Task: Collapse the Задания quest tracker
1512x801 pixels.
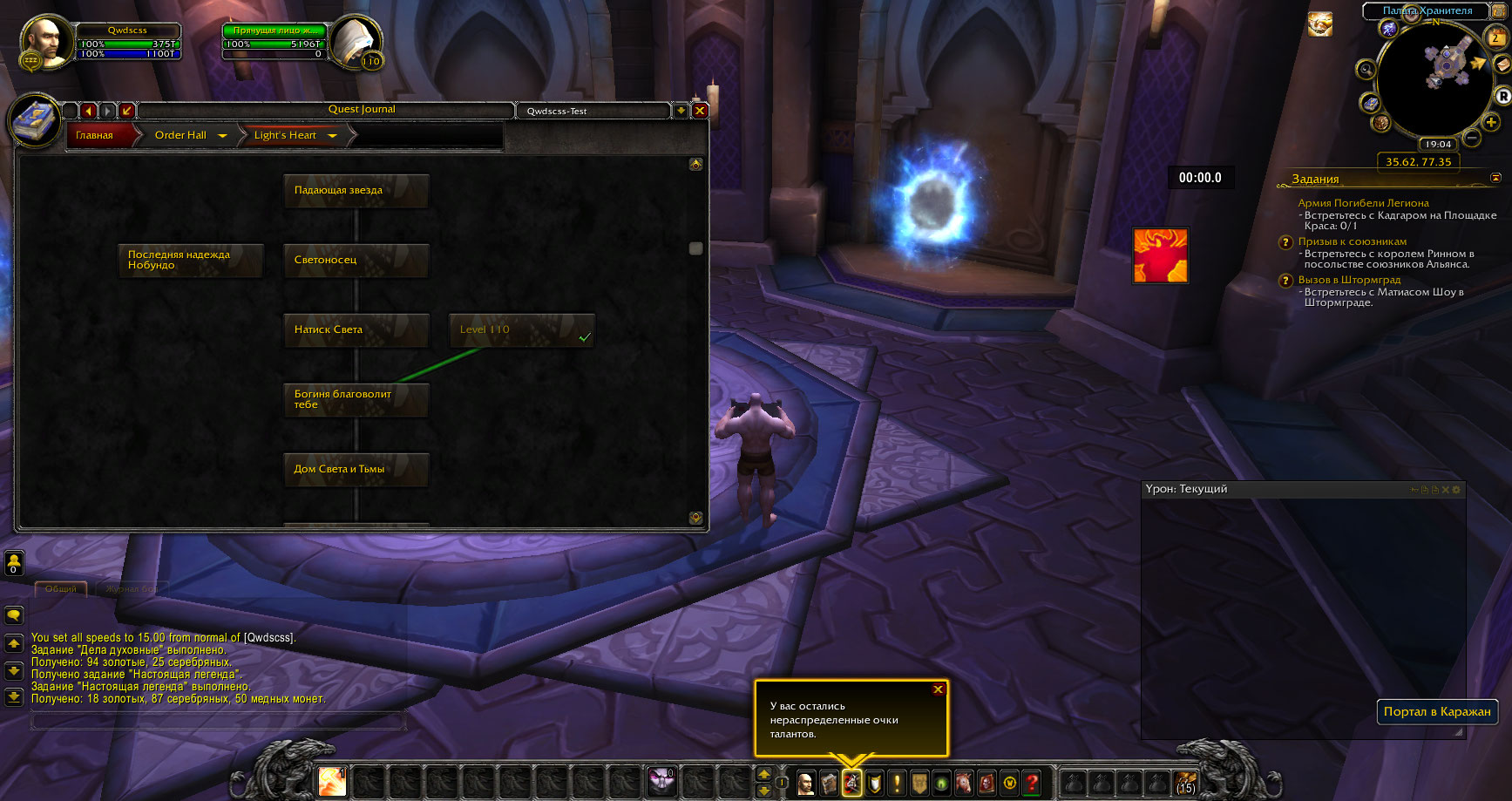Action: 1495,178
